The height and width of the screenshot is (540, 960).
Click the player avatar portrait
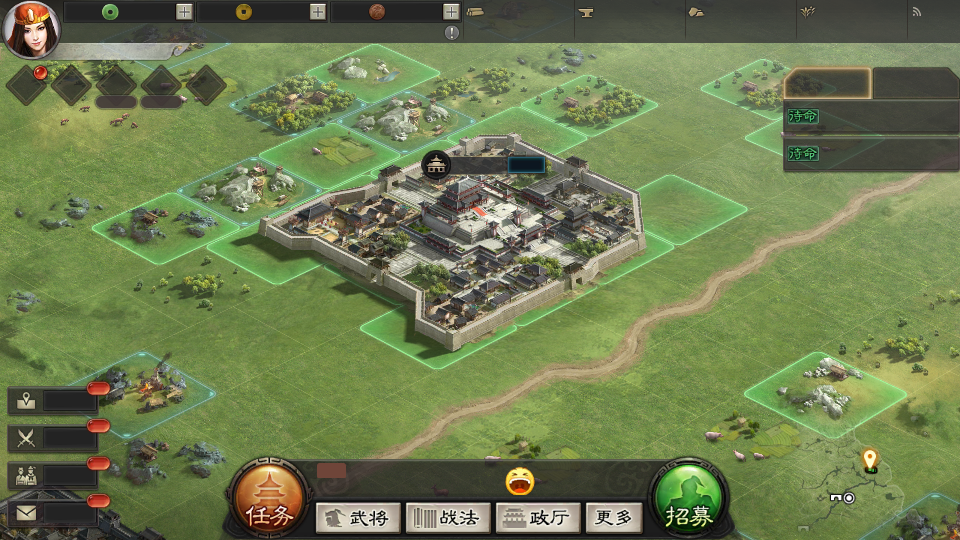[30, 29]
